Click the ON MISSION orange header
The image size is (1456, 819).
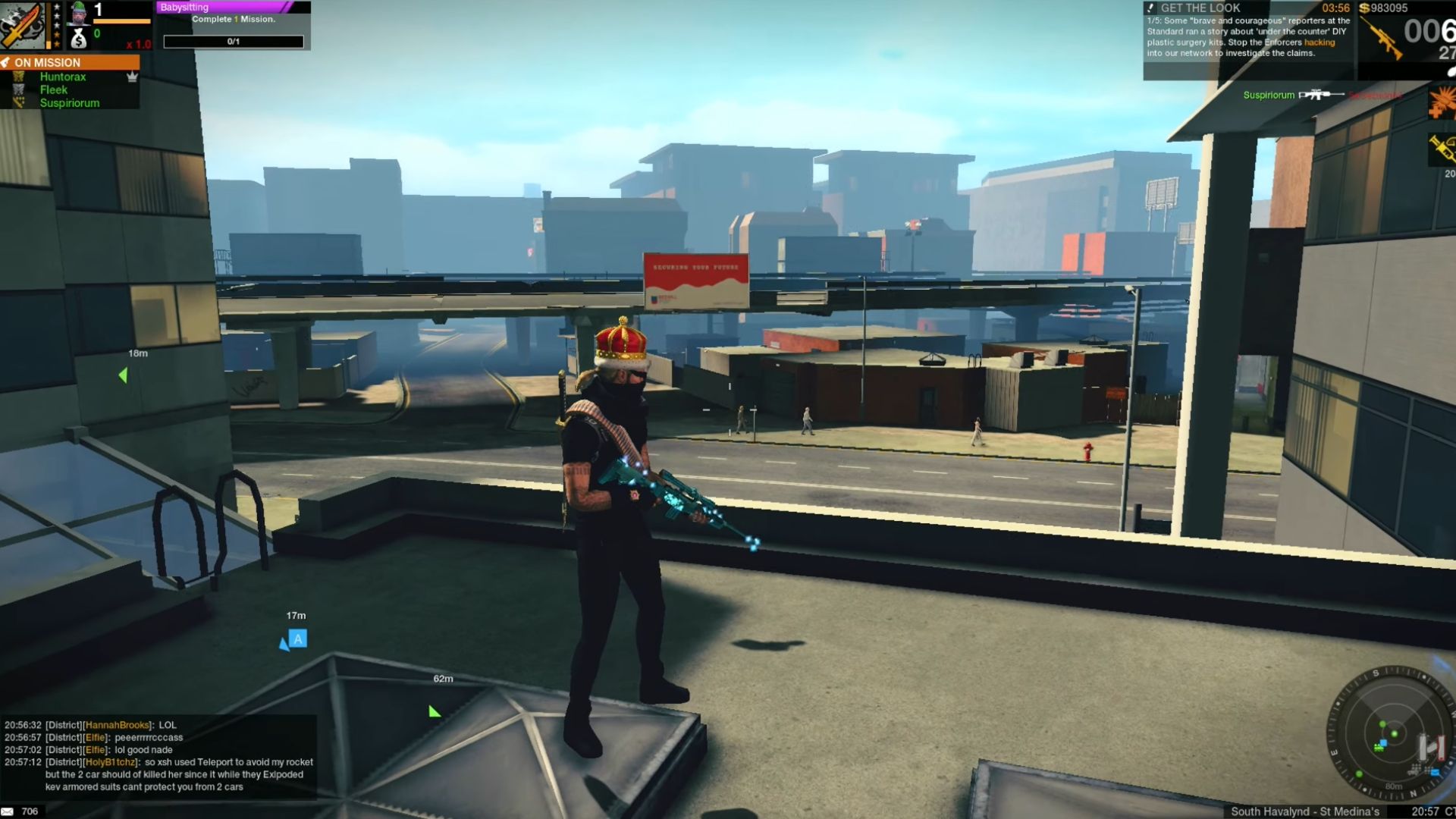(61, 62)
